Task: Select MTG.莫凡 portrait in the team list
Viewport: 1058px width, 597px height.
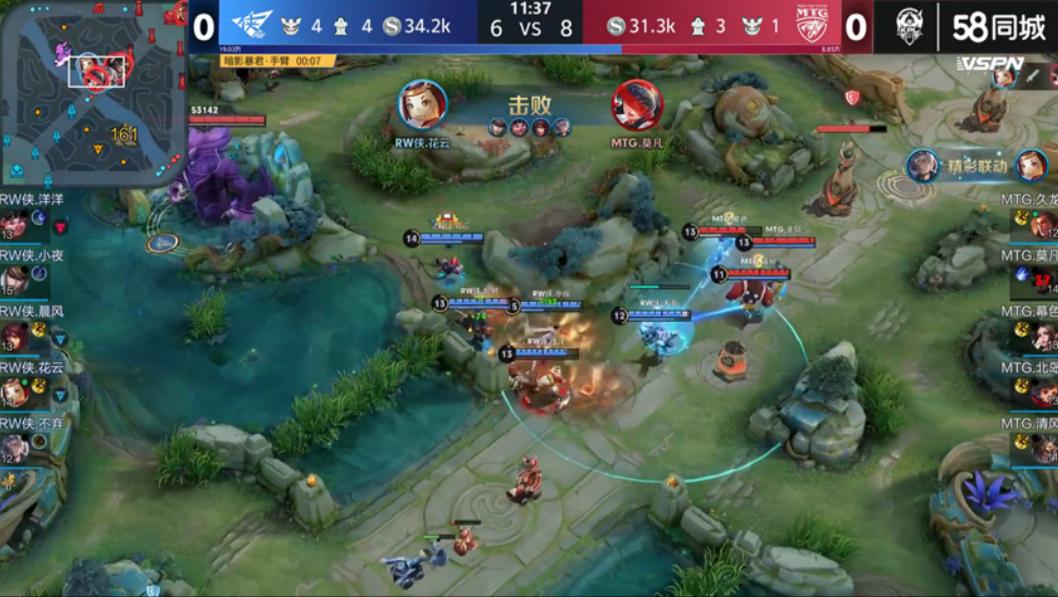Action: coord(1045,279)
